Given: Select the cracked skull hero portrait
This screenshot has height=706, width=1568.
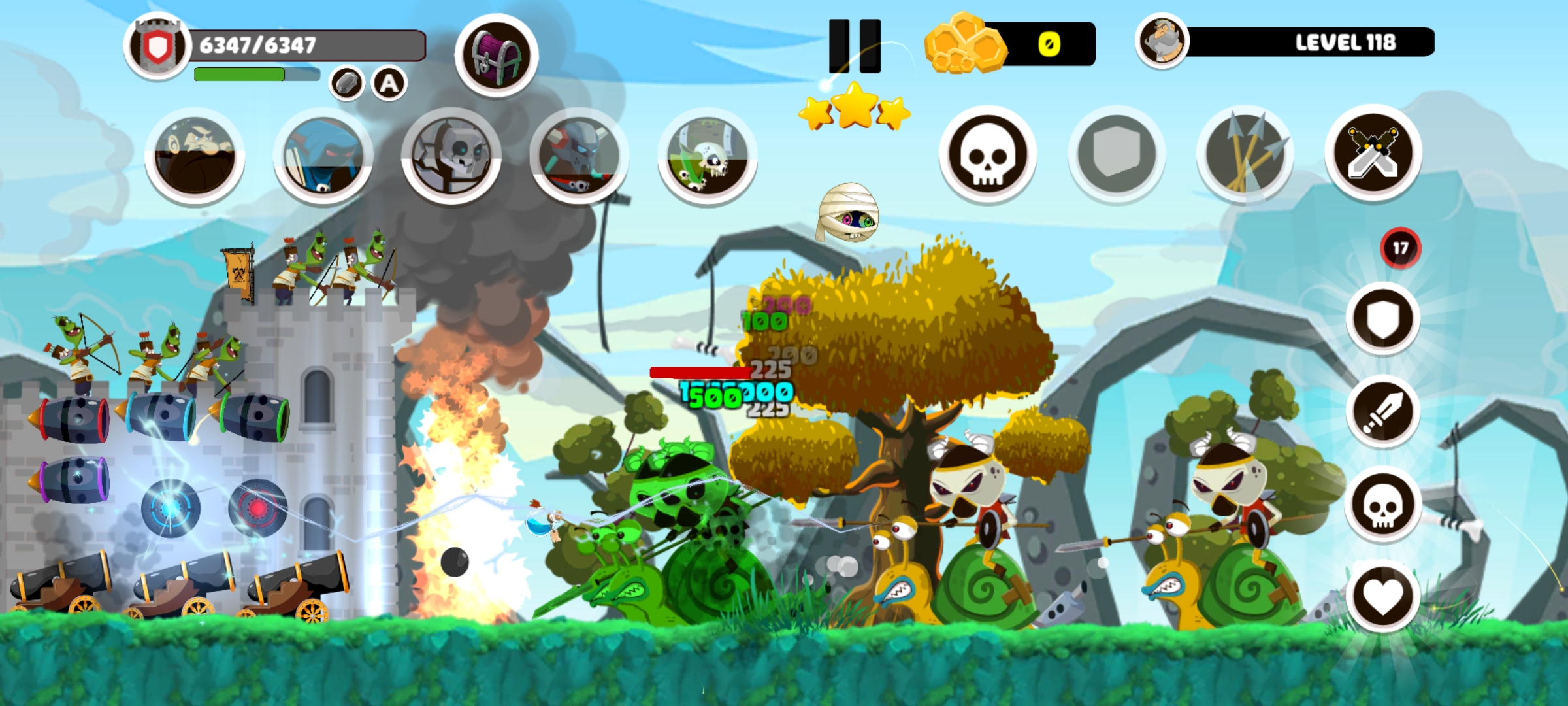Looking at the screenshot, I should coord(451,157).
